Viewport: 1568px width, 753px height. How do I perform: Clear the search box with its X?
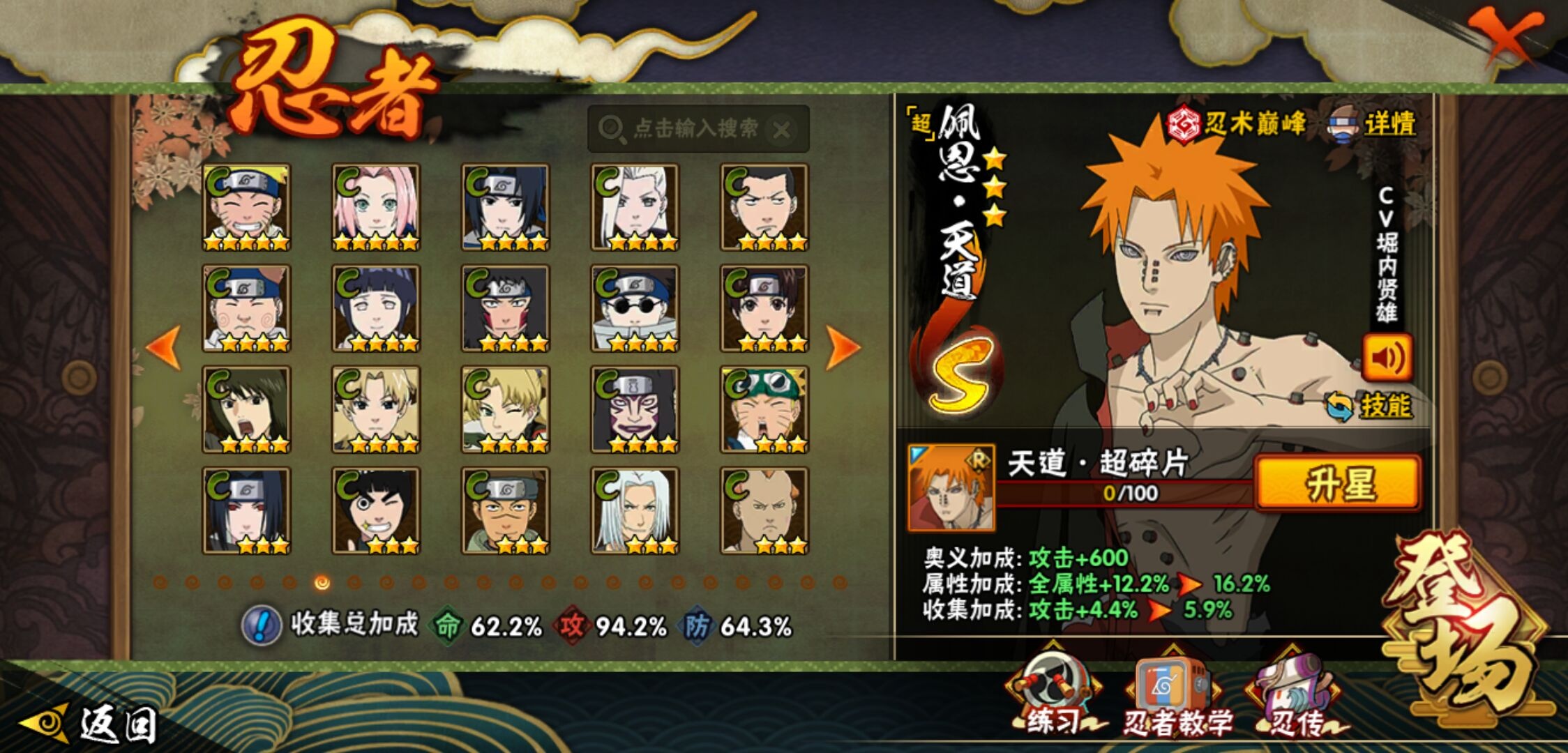click(x=782, y=130)
